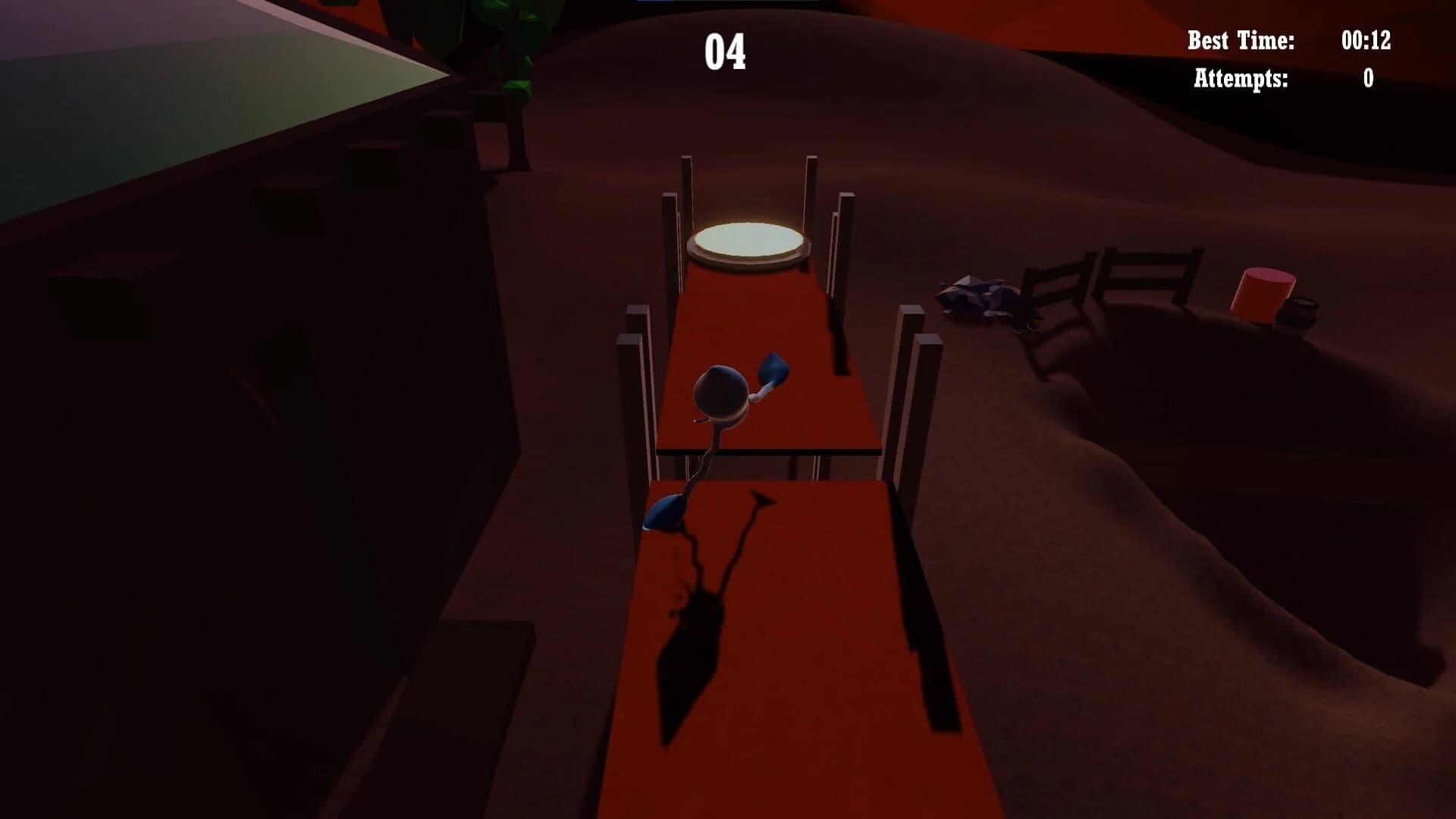Select the level number 04
This screenshot has width=1456, height=819.
coord(726,52)
